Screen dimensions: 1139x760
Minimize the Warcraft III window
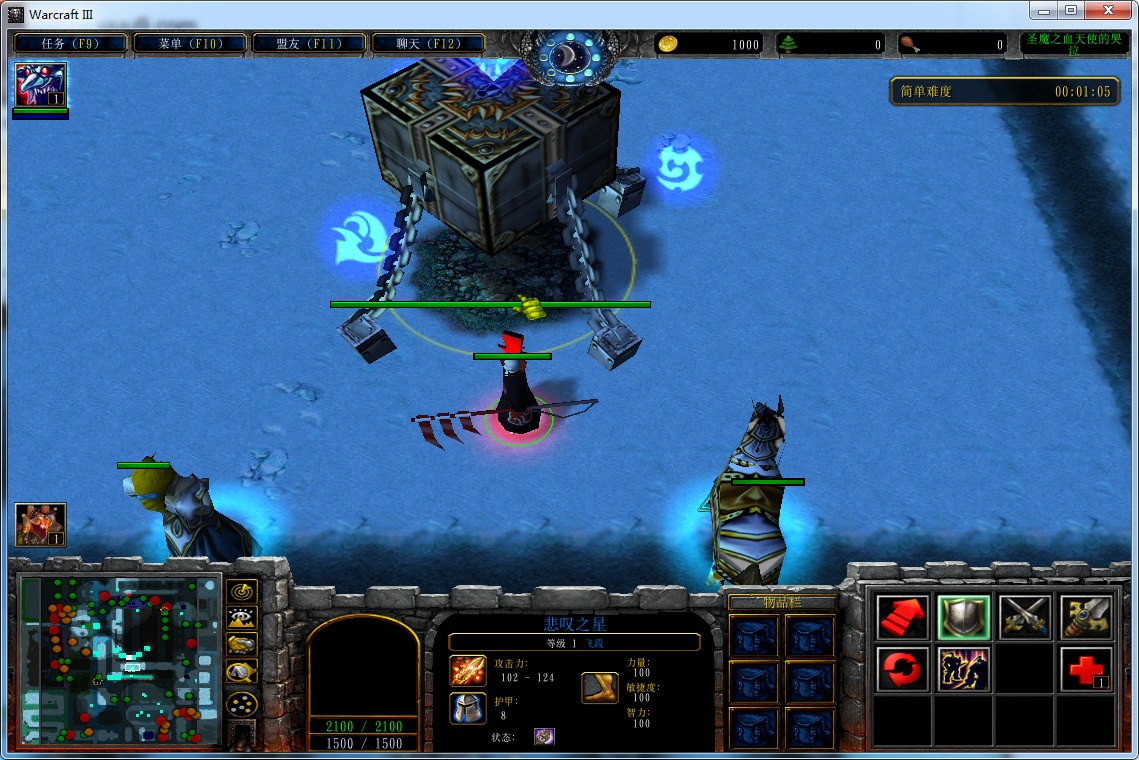pos(1046,10)
